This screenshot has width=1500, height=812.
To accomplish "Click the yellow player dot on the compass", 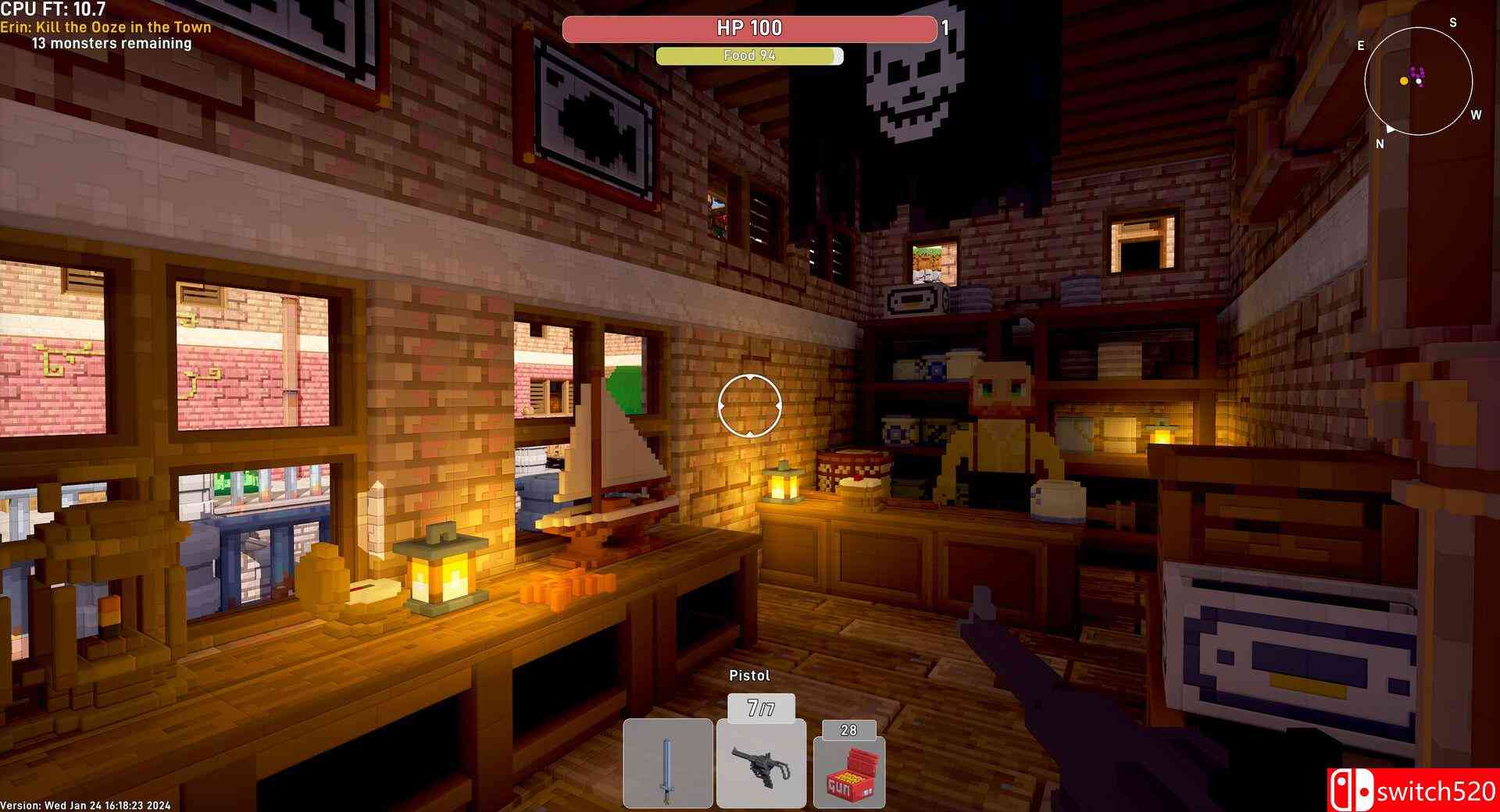I will [1404, 81].
